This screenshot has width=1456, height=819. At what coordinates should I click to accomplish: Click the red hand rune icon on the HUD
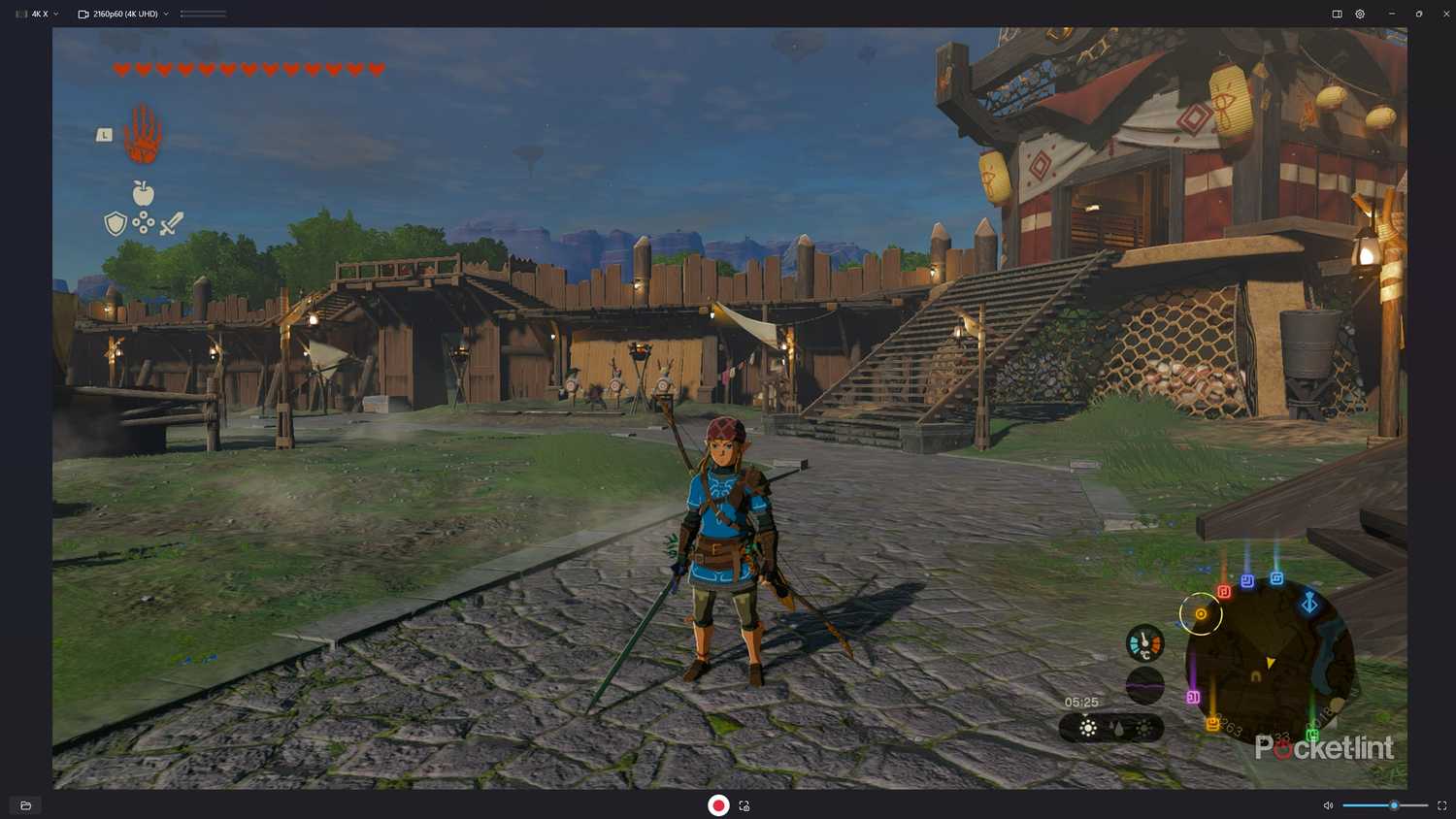click(144, 136)
